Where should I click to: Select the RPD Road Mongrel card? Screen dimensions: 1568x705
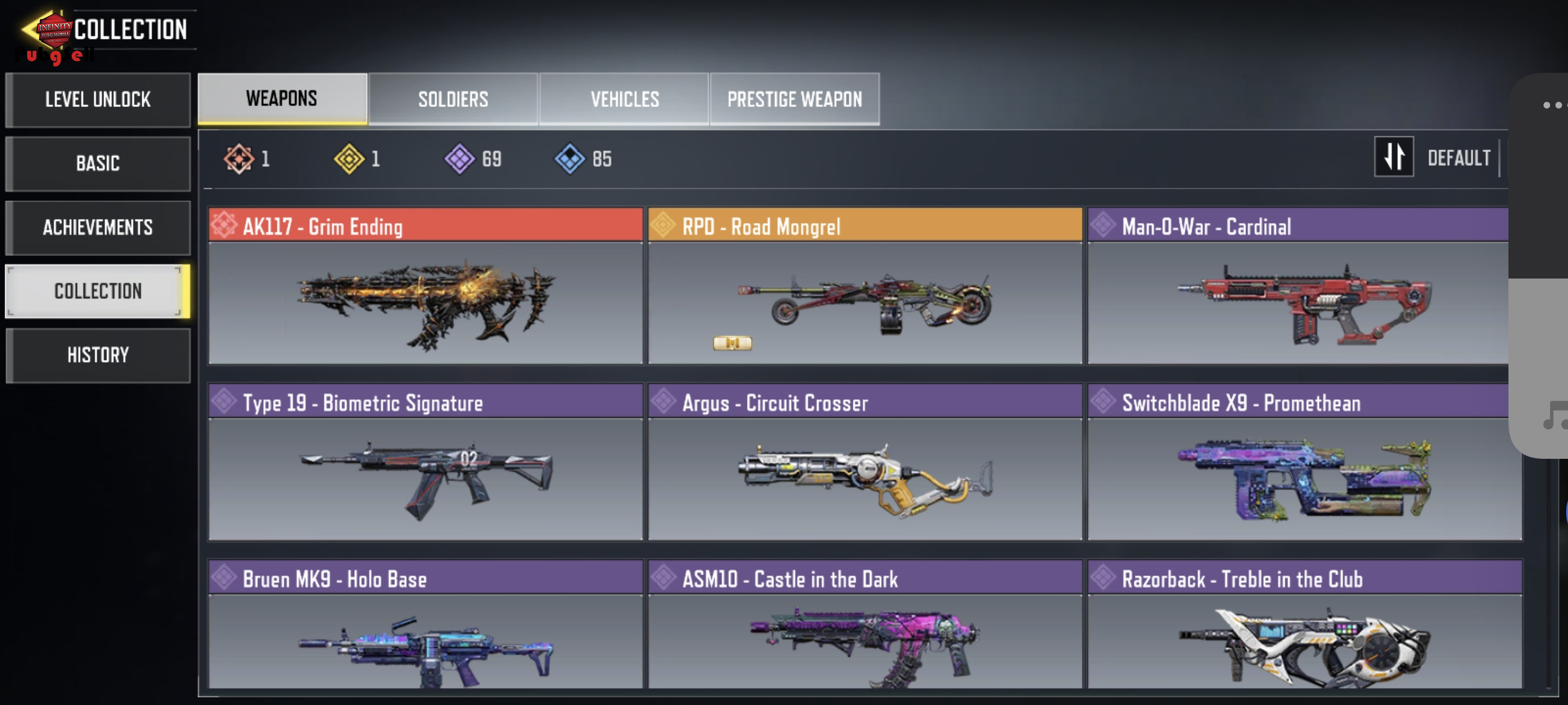click(865, 286)
